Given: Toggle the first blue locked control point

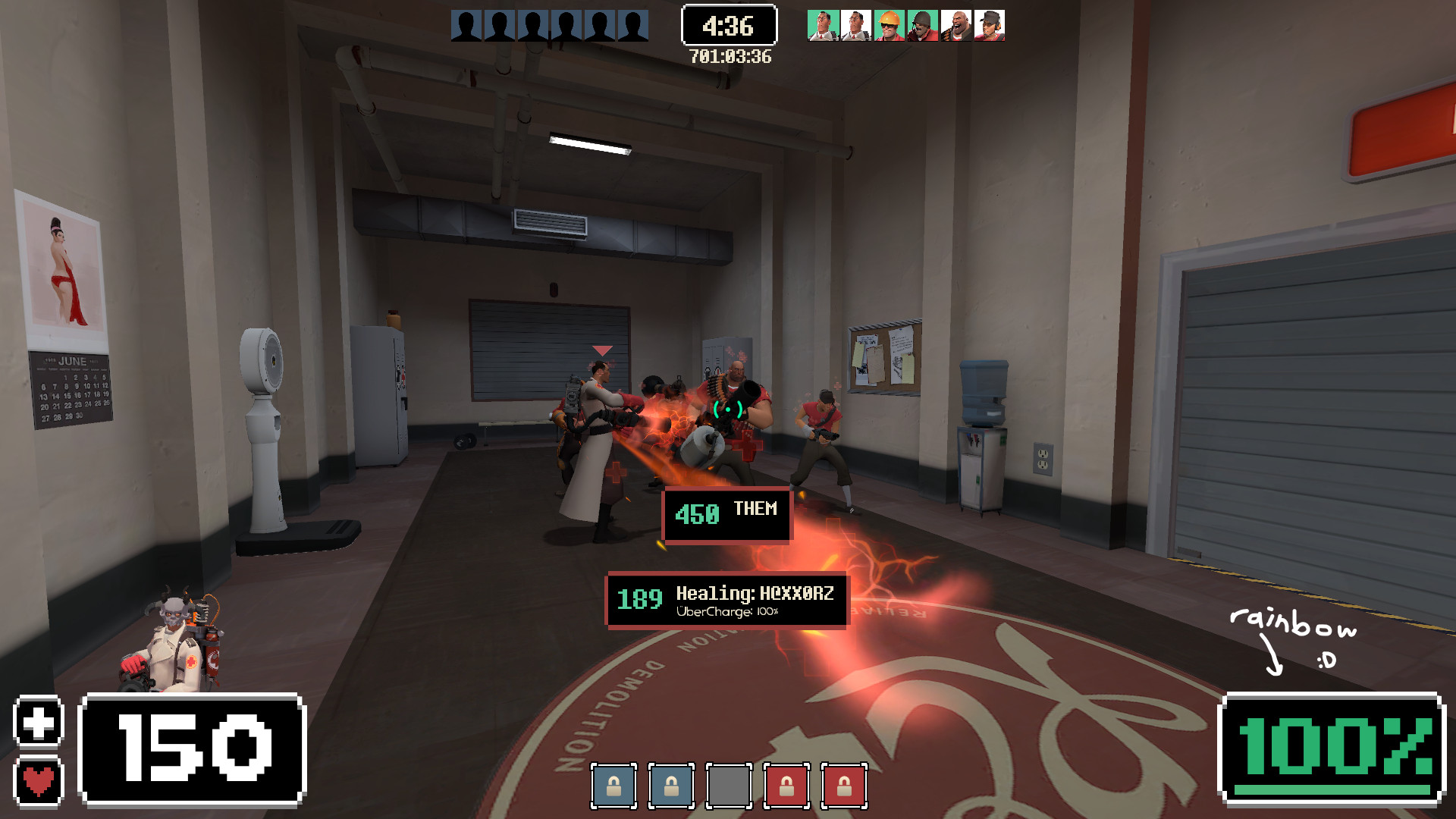Looking at the screenshot, I should click(x=615, y=787).
